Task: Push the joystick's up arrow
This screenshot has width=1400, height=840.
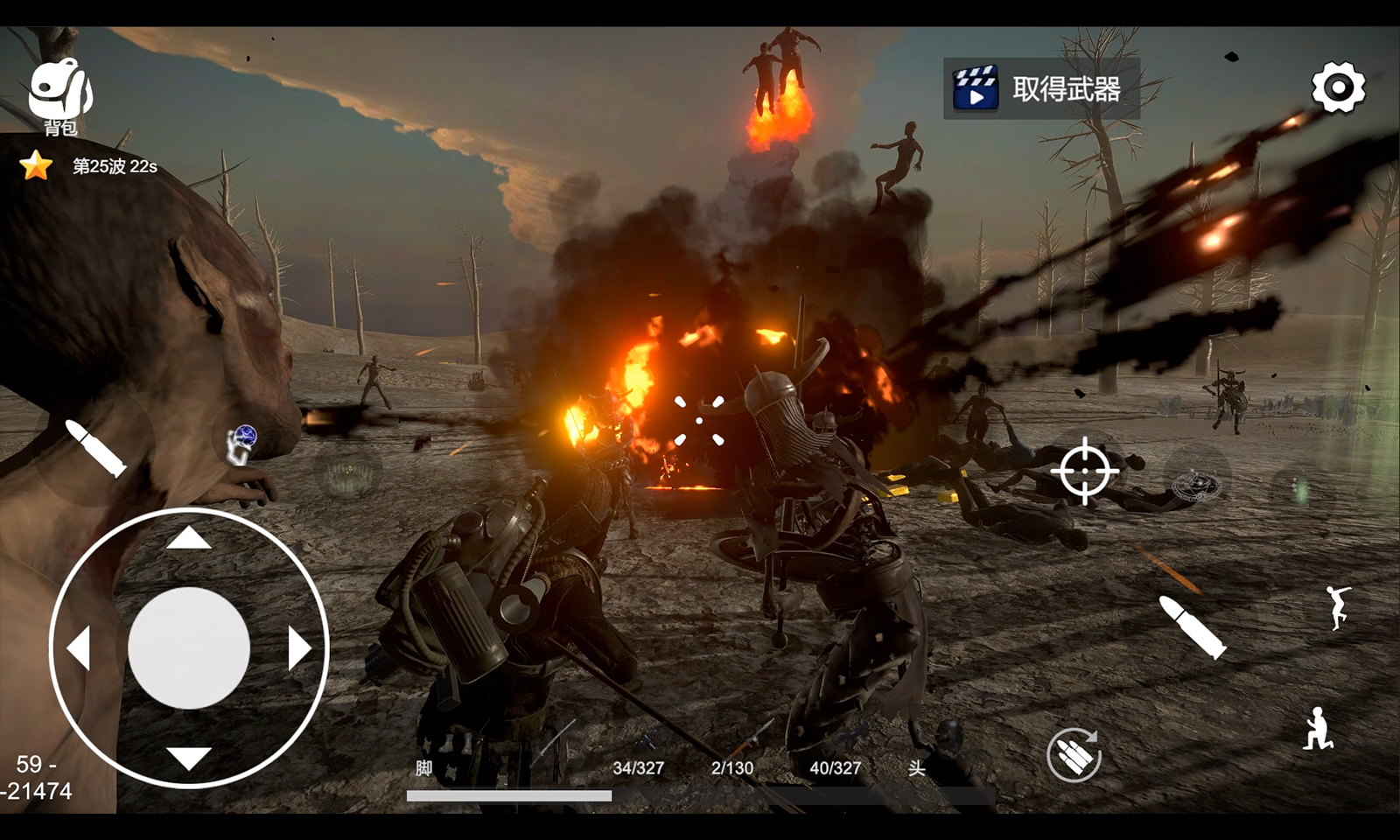Action: 189,537
